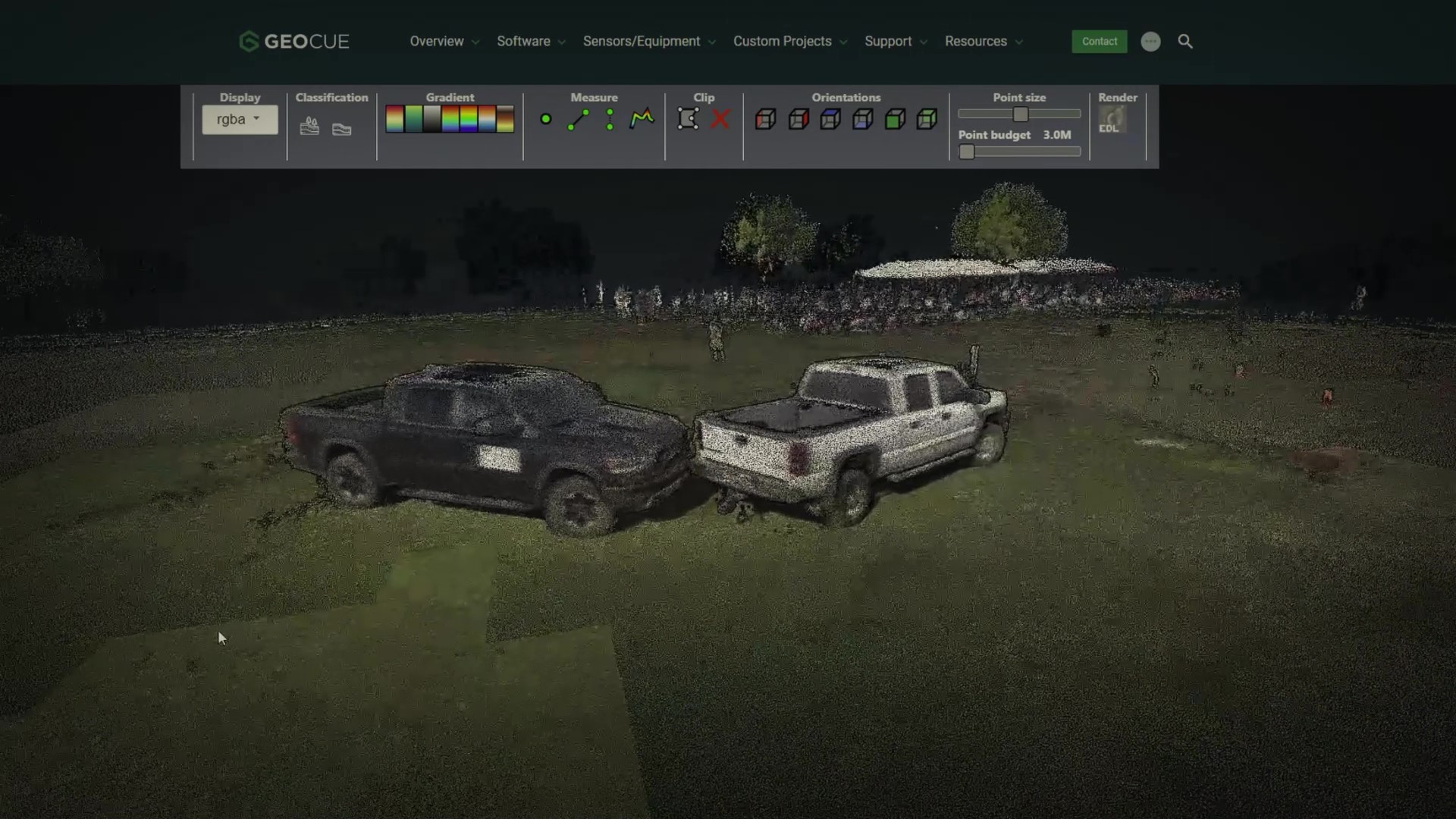
Task: Click the Point size slider handle
Action: coord(1021,115)
